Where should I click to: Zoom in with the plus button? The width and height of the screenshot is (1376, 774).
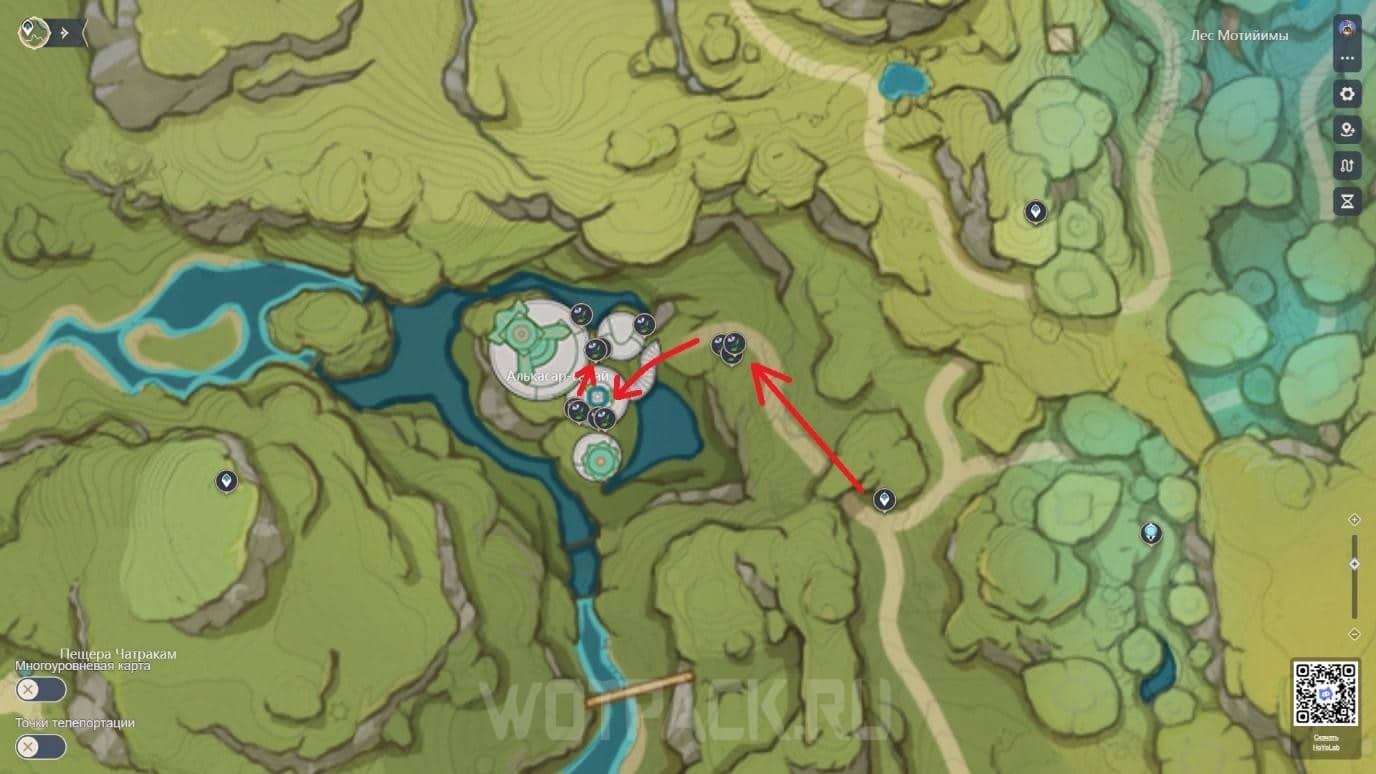click(x=1354, y=519)
